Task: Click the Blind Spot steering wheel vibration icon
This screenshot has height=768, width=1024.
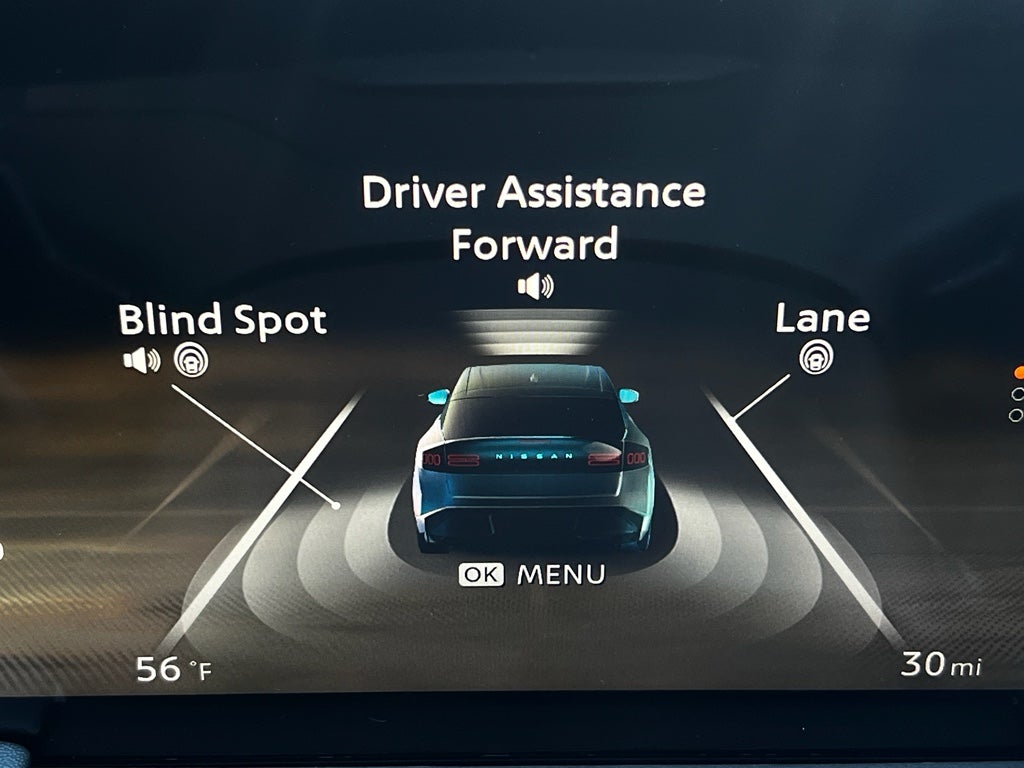Action: point(191,360)
